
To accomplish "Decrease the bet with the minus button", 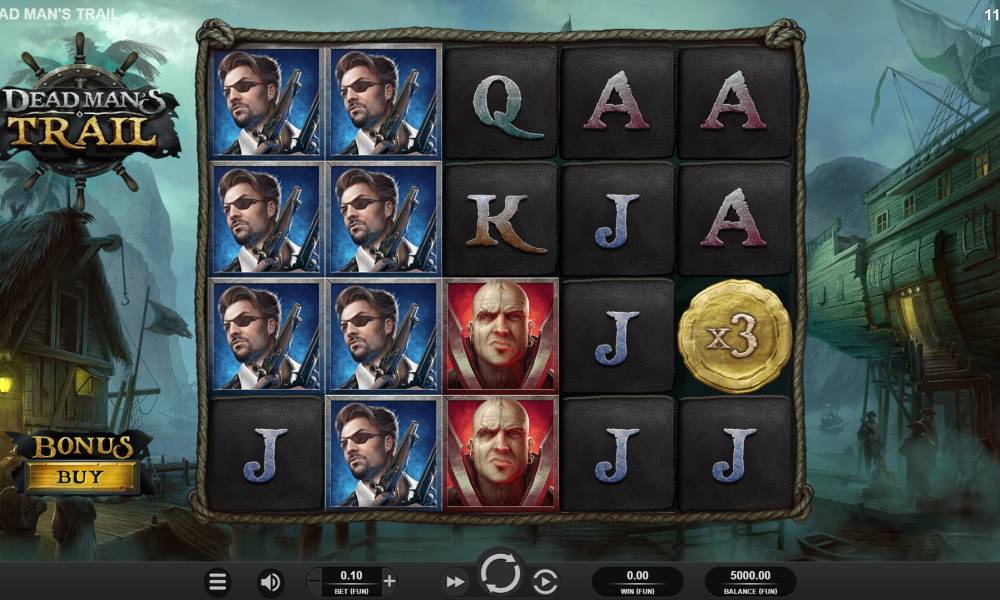I will click(x=316, y=580).
